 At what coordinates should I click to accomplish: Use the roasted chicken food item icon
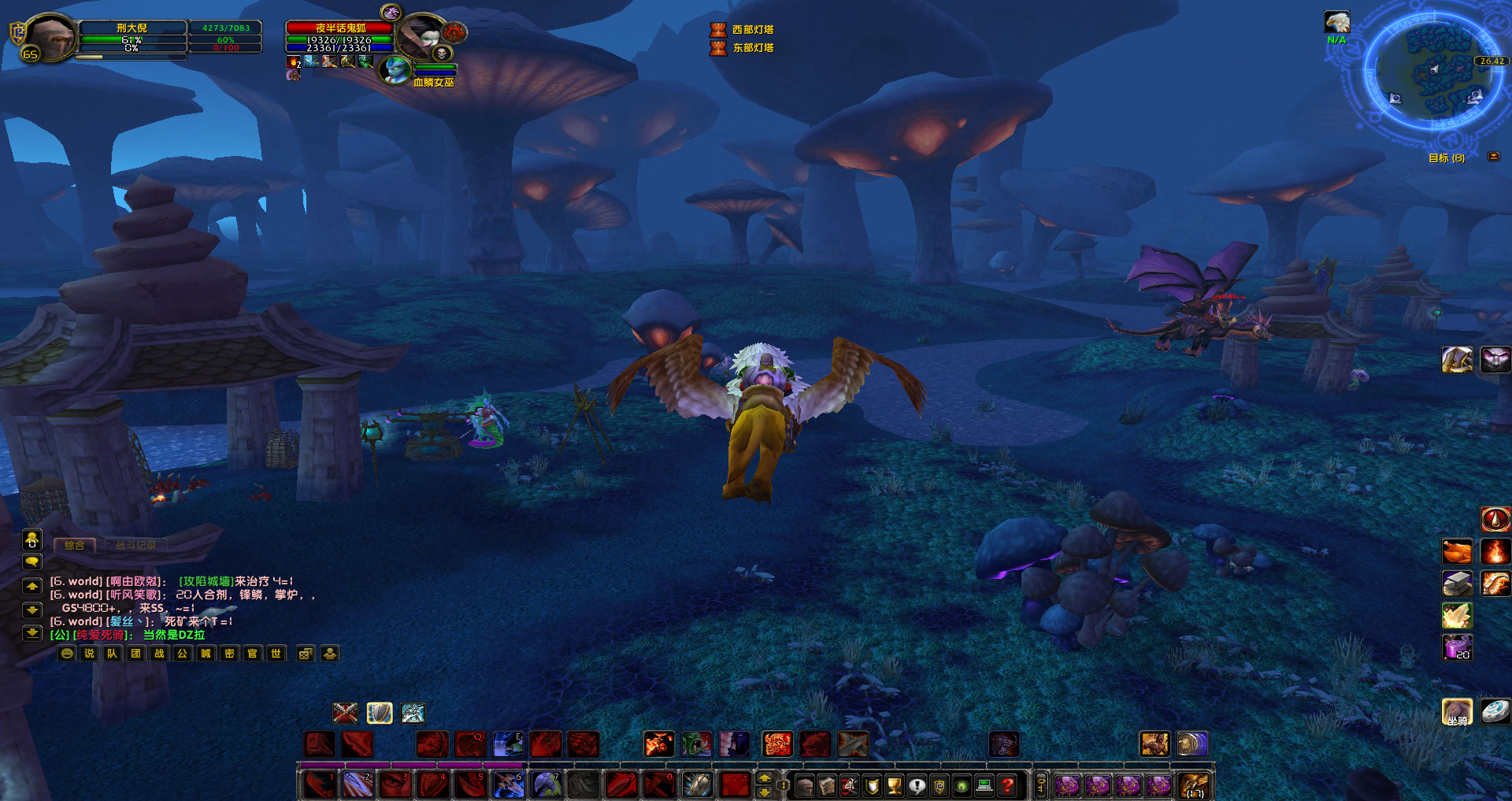(1457, 551)
